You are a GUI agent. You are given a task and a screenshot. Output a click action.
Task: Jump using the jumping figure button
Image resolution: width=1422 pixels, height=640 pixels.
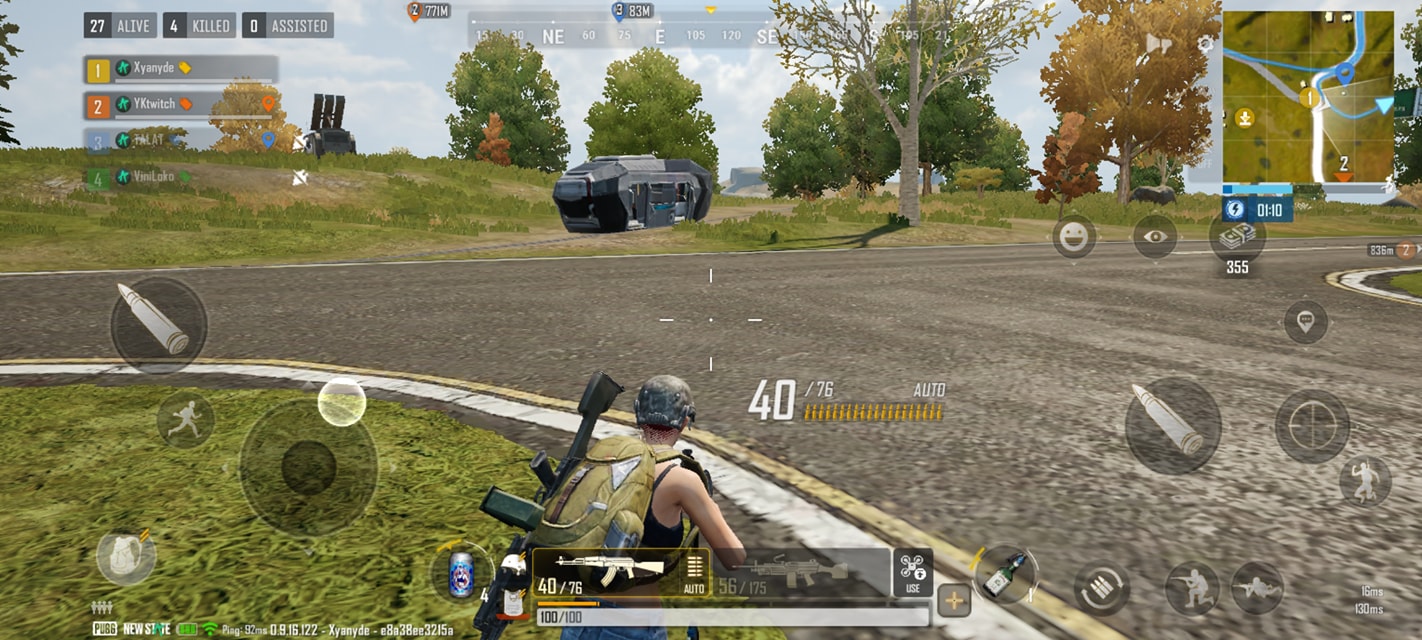(1364, 482)
